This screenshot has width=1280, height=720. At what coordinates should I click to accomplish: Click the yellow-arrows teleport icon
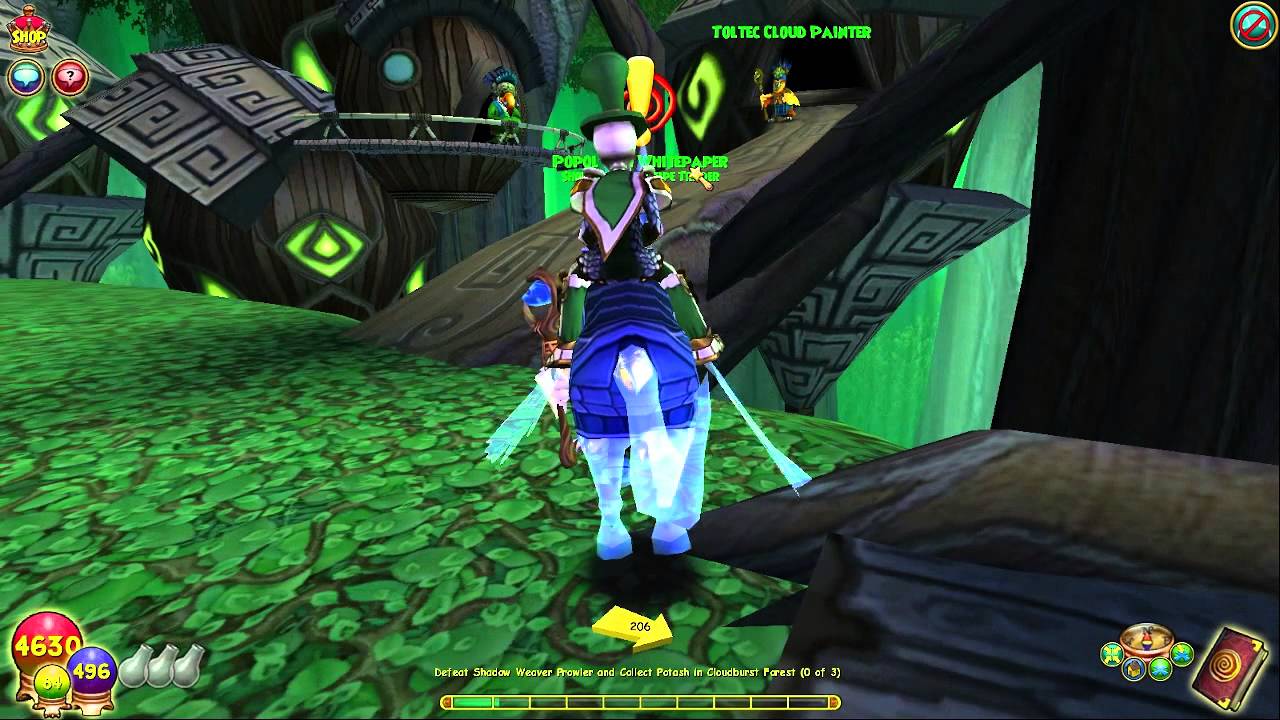(1110, 655)
